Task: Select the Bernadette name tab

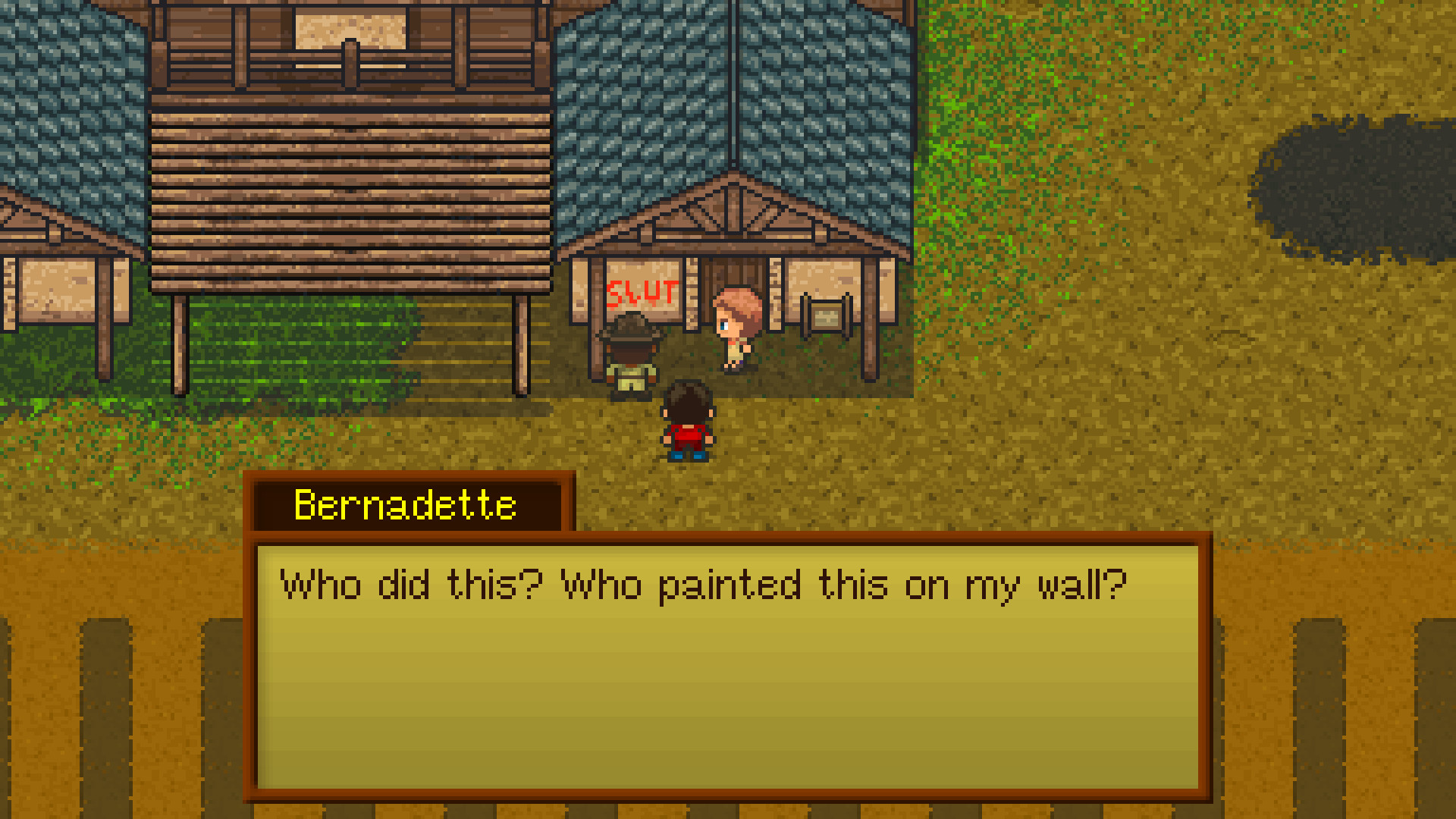Action: pyautogui.click(x=404, y=504)
